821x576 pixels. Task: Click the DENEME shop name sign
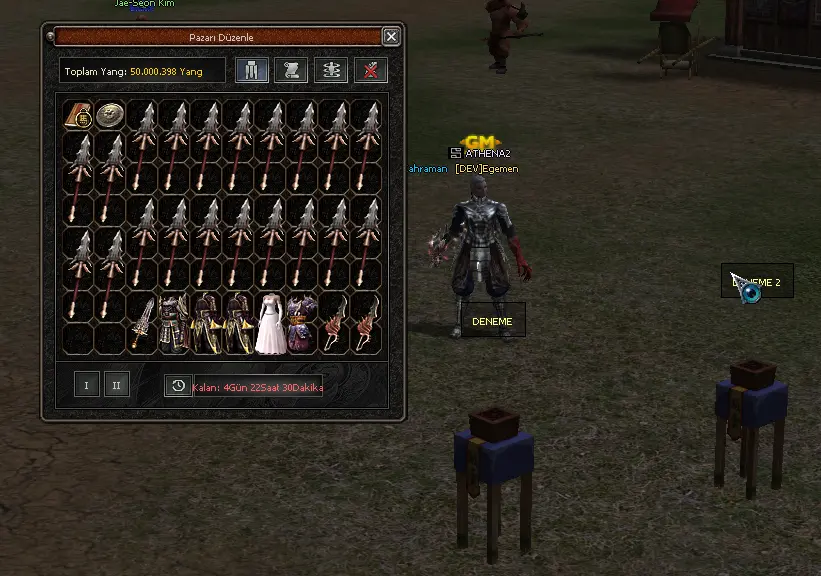point(492,321)
